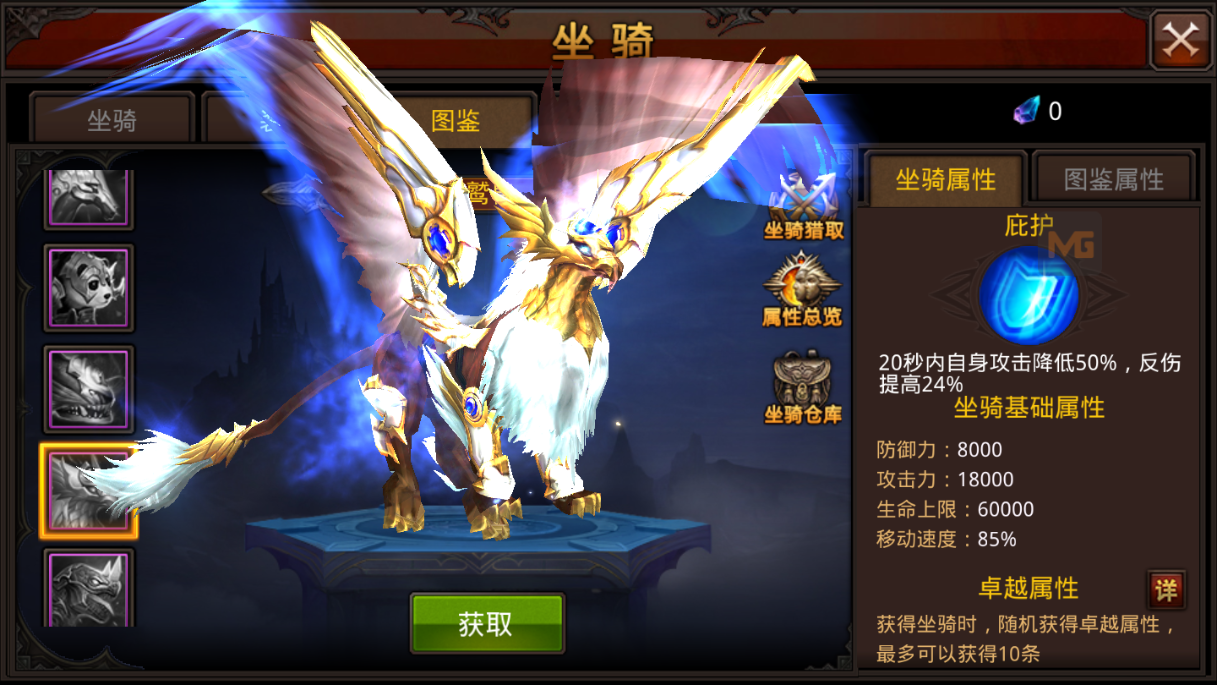Show the 坐骑属性 panel tab
Viewport: 1217px width, 685px height.
coord(945,180)
